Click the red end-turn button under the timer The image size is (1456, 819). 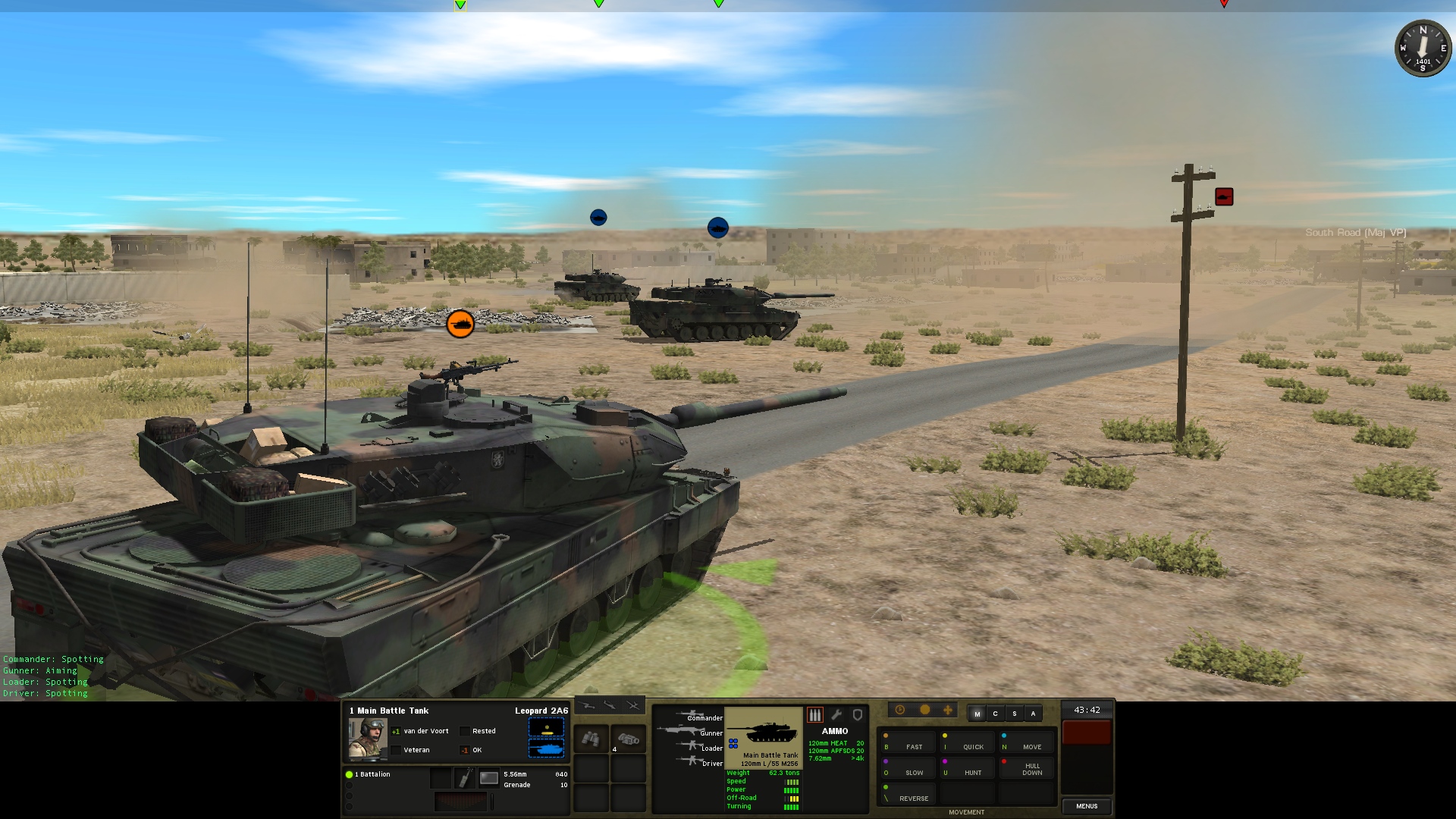point(1087,733)
